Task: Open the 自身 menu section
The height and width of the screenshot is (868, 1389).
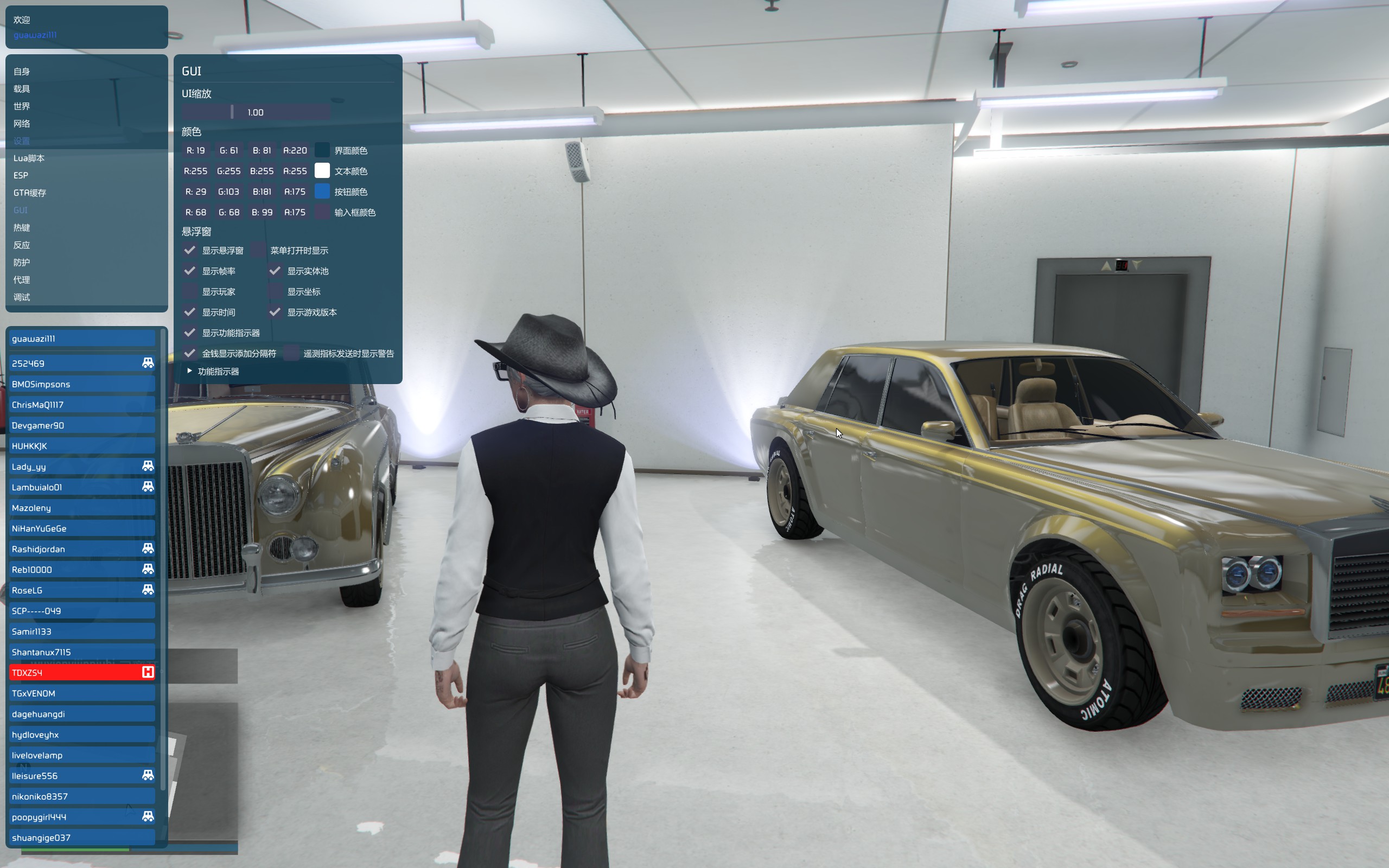Action: pos(22,72)
